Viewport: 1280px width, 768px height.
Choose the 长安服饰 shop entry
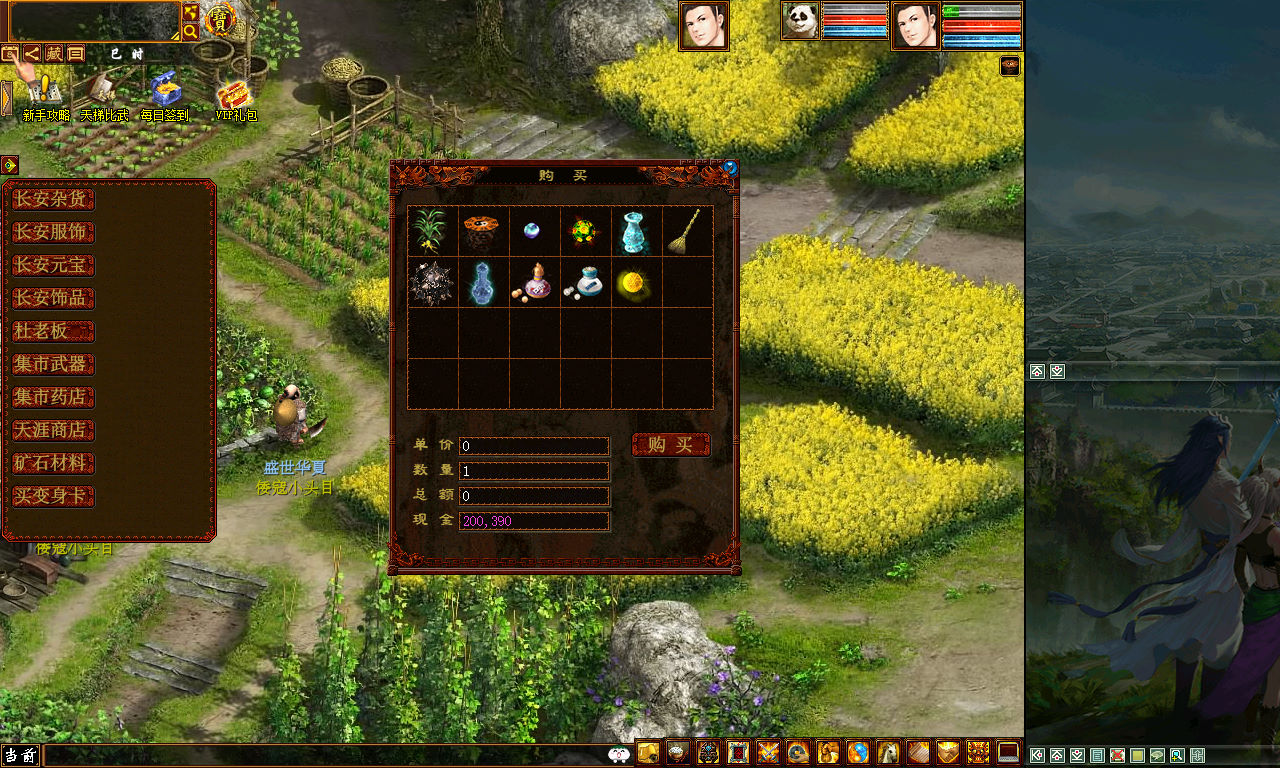[x=53, y=232]
